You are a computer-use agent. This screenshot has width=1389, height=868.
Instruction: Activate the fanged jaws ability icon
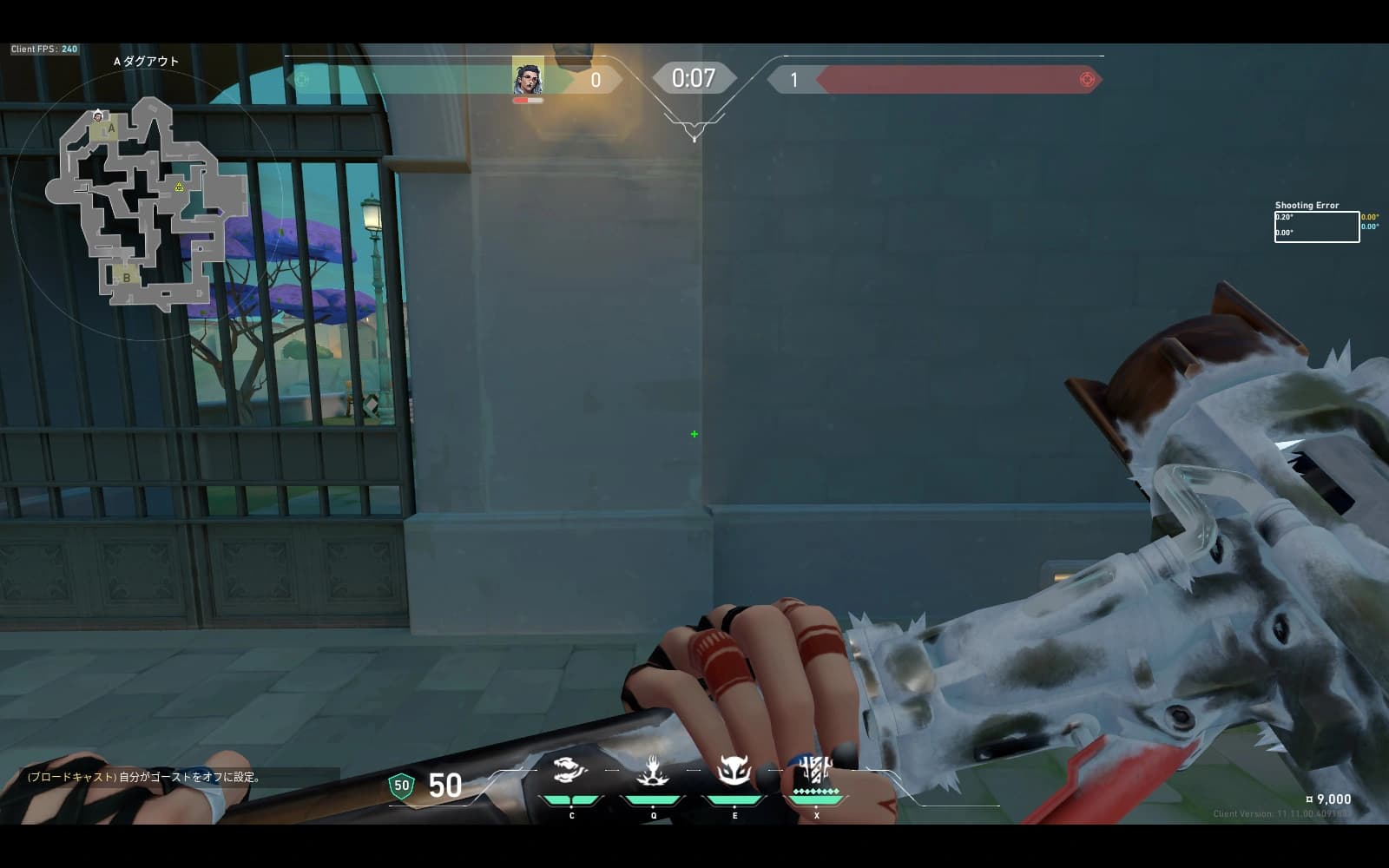point(569,770)
